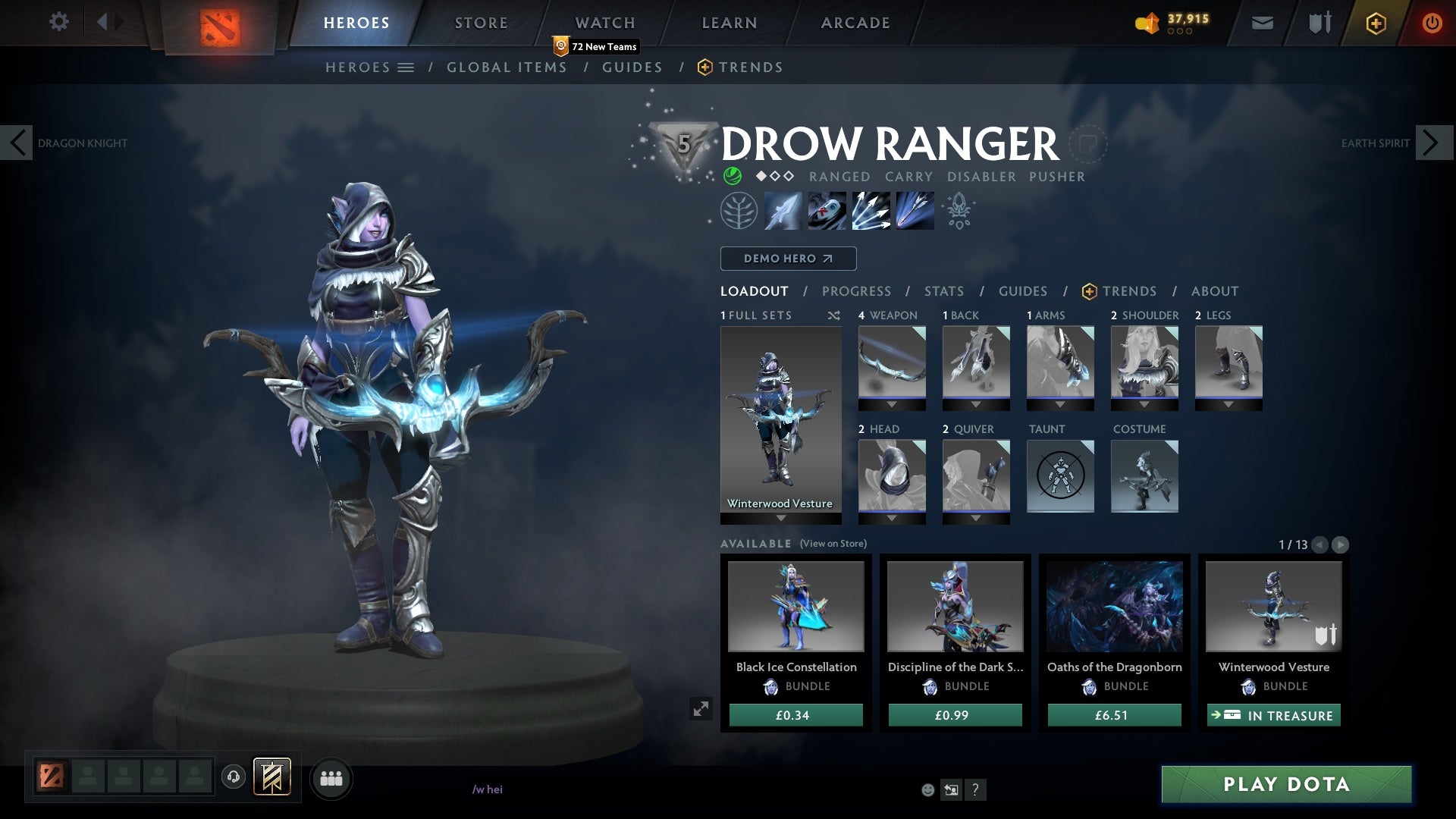
Task: Open the Stats tab in hero loadout
Action: tap(943, 291)
